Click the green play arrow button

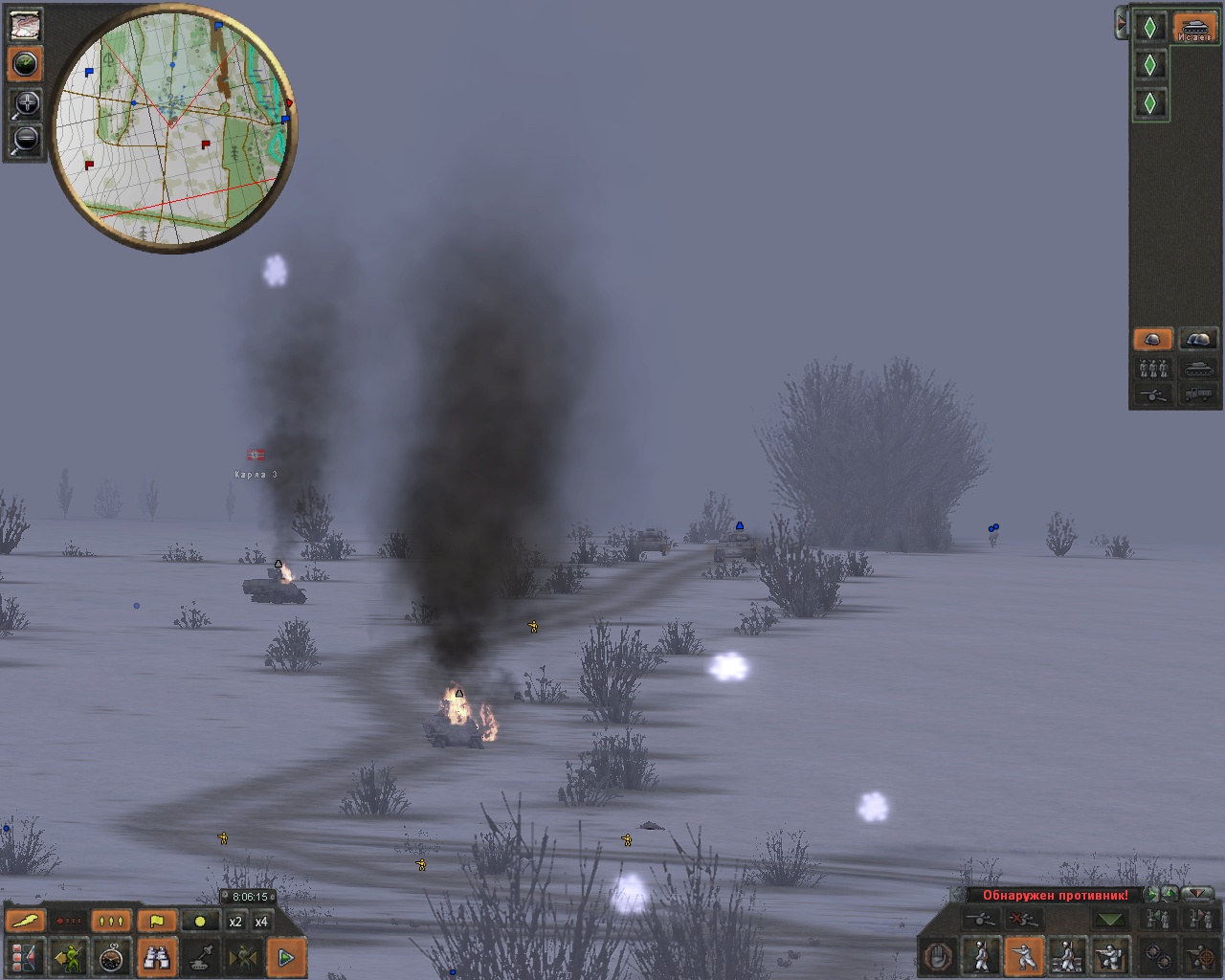point(285,956)
